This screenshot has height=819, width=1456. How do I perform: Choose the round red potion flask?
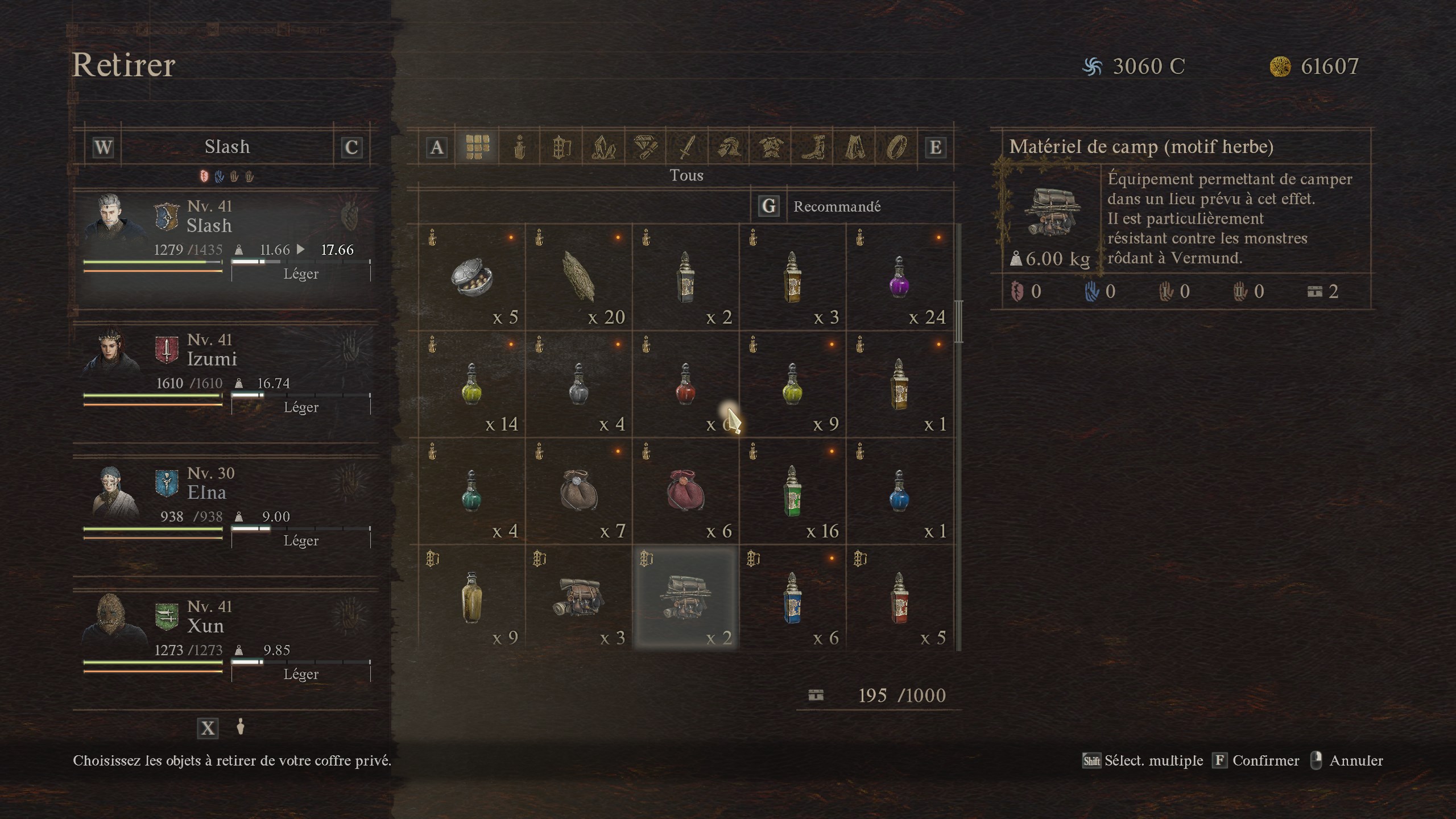pyautogui.click(x=685, y=384)
